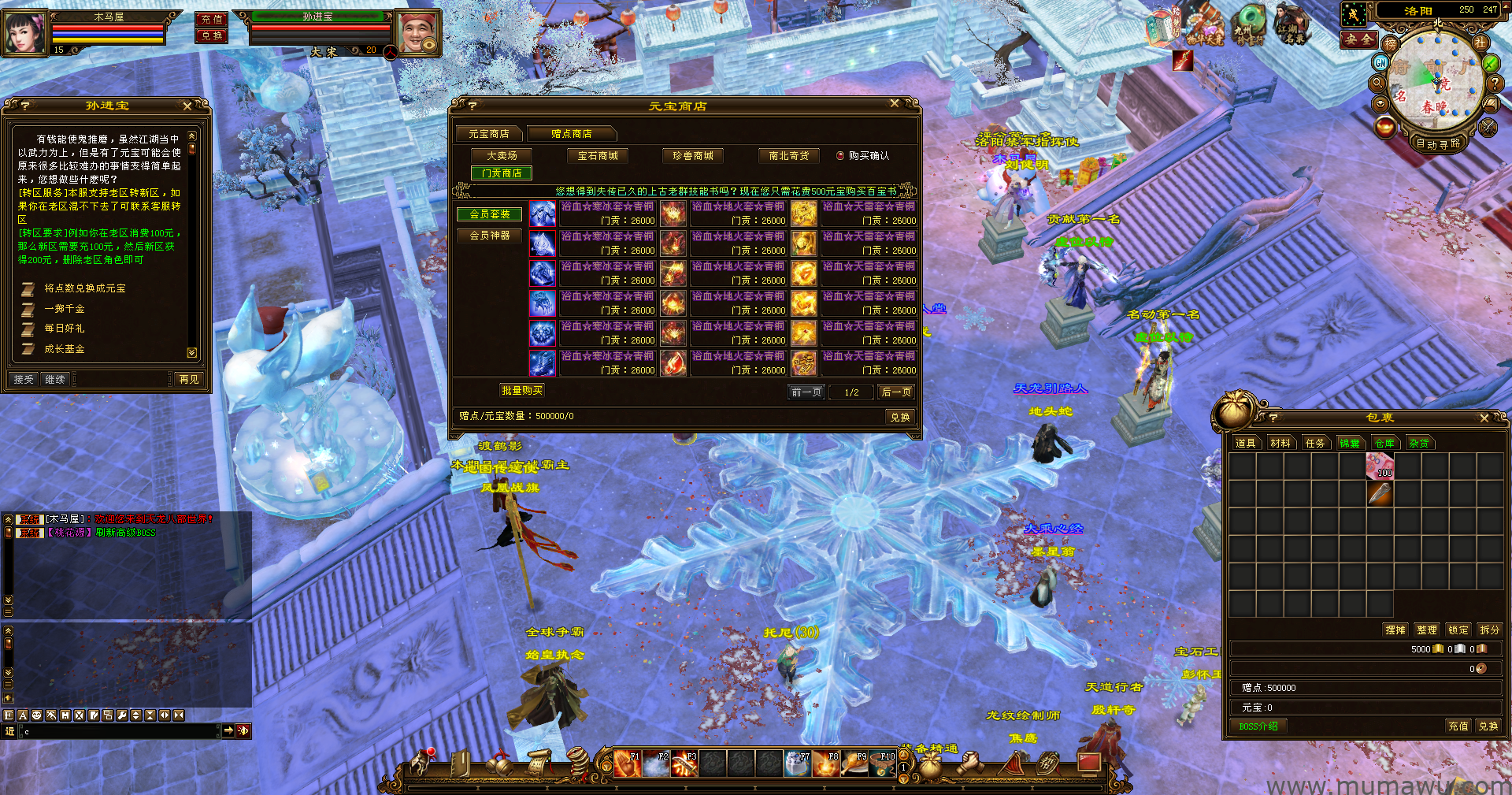The image size is (1512, 795).
Task: Click 再见 to end the conversation
Action: (x=189, y=380)
